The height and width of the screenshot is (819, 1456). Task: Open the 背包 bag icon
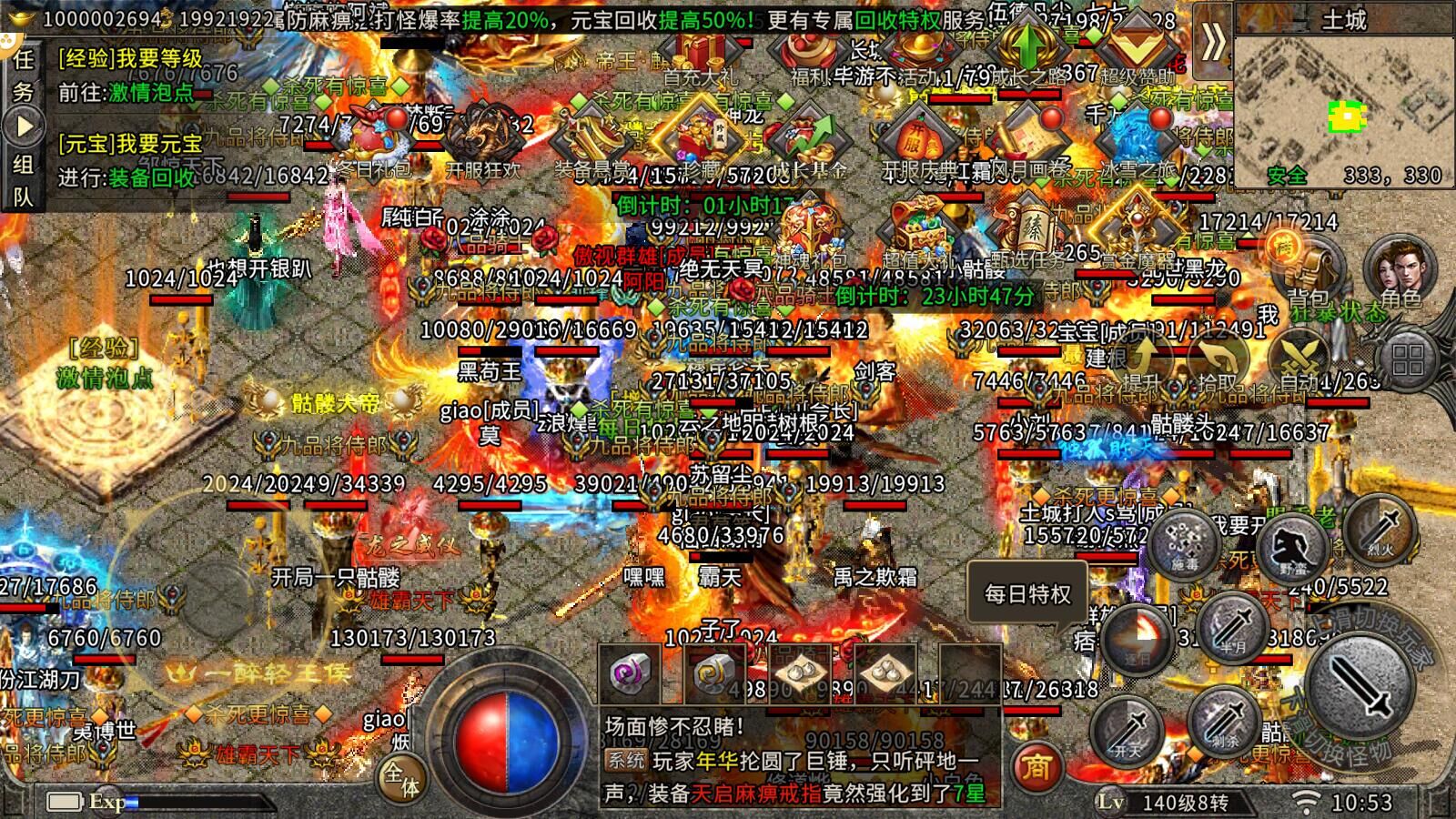click(1308, 268)
